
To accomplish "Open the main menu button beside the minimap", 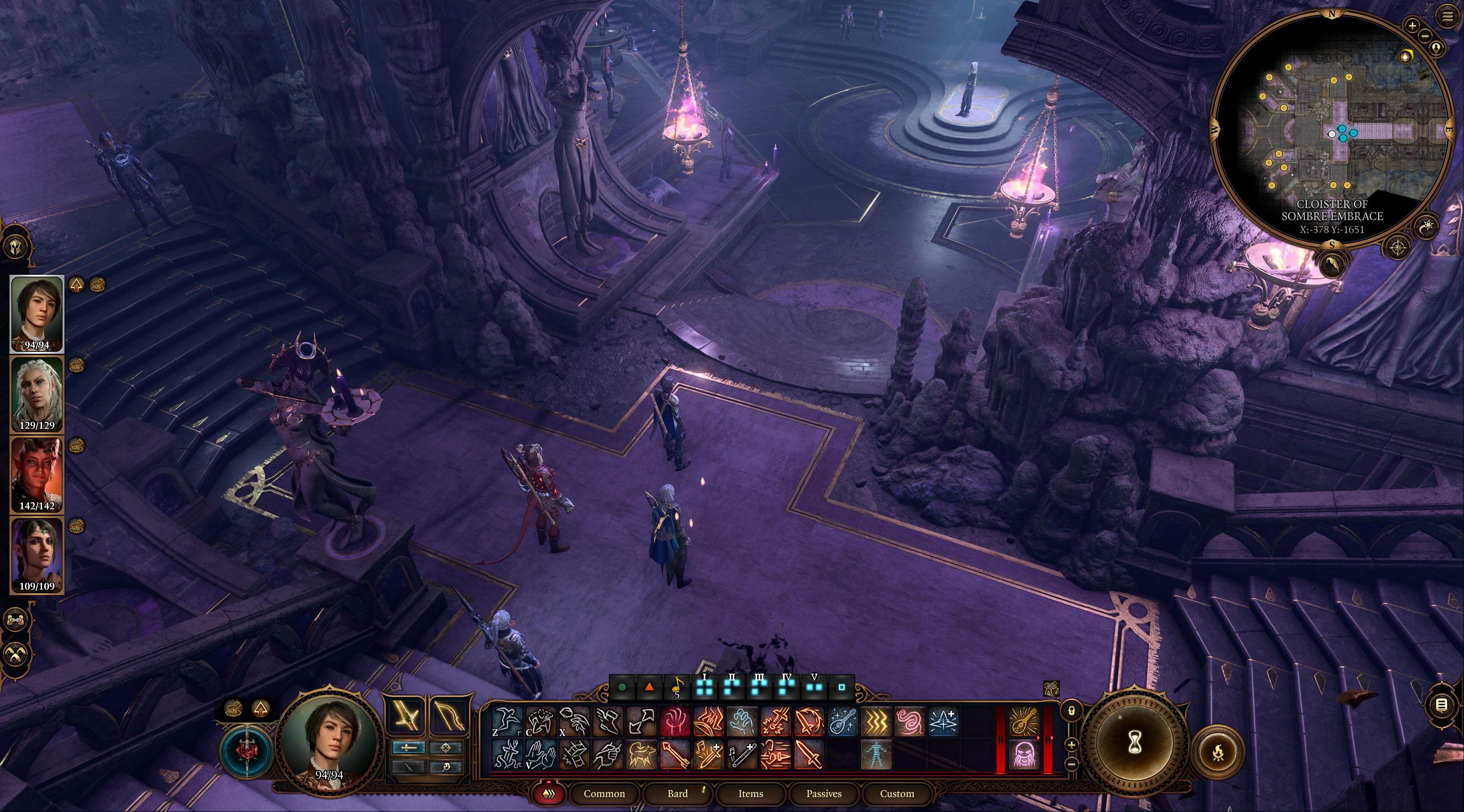I will pos(1447,16).
